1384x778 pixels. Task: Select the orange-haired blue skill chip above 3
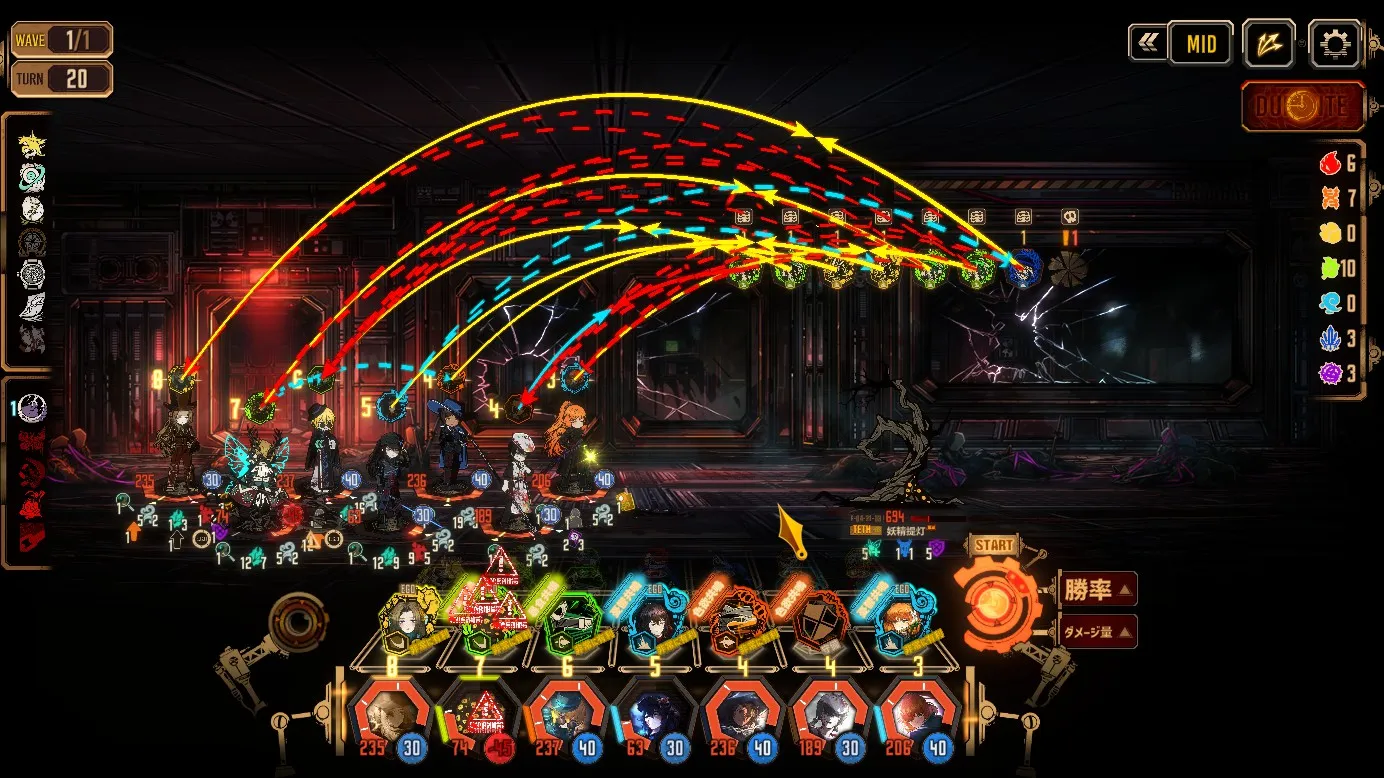(x=905, y=623)
